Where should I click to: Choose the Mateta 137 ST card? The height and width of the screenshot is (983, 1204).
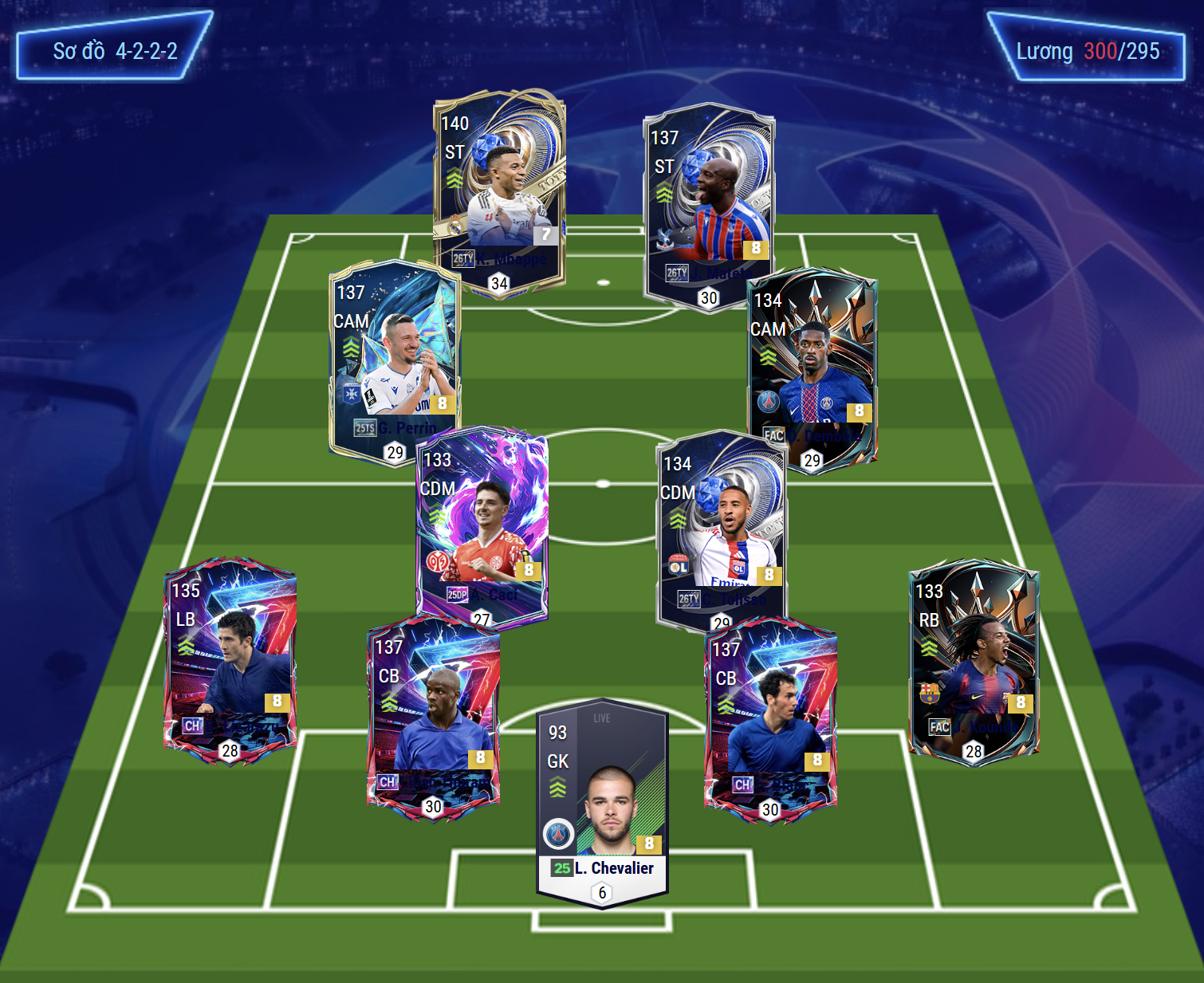709,206
